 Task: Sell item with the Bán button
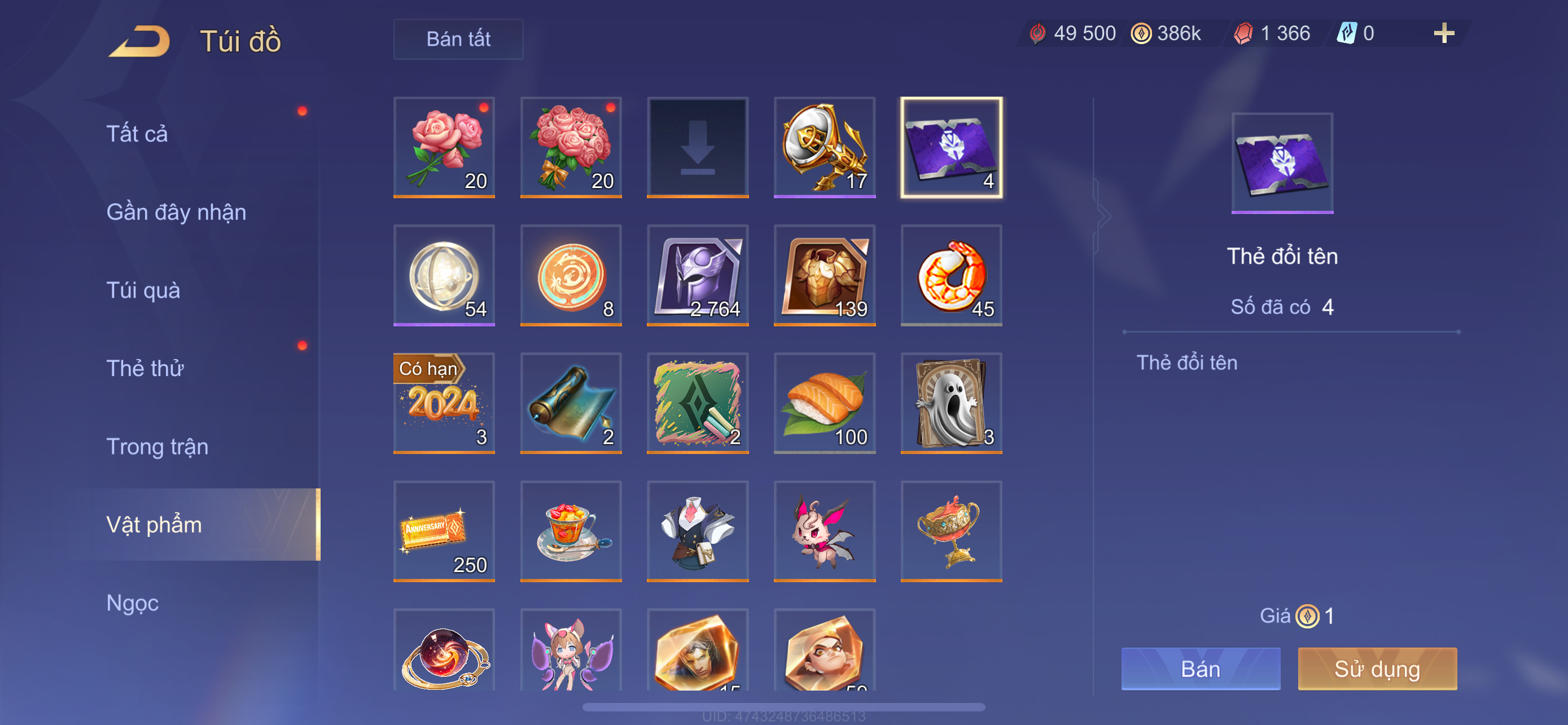tap(1200, 669)
